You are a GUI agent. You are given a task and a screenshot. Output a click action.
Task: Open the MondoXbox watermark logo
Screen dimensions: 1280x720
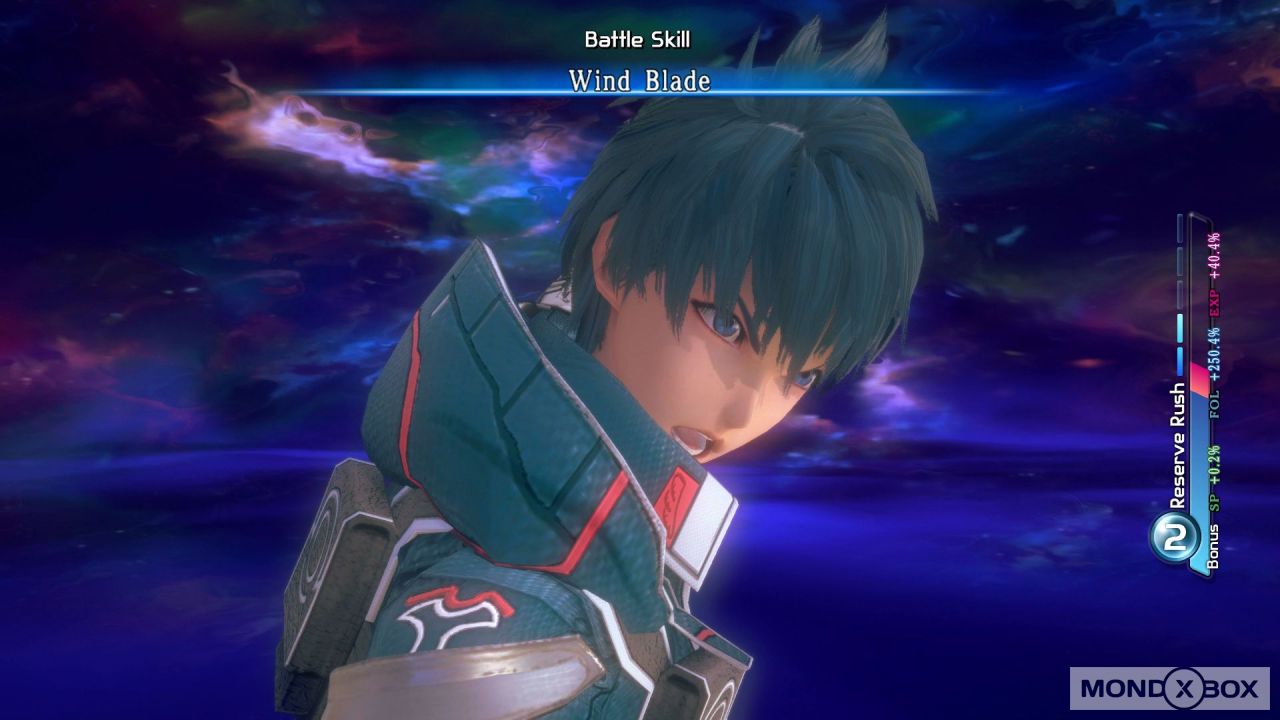tap(1169, 688)
